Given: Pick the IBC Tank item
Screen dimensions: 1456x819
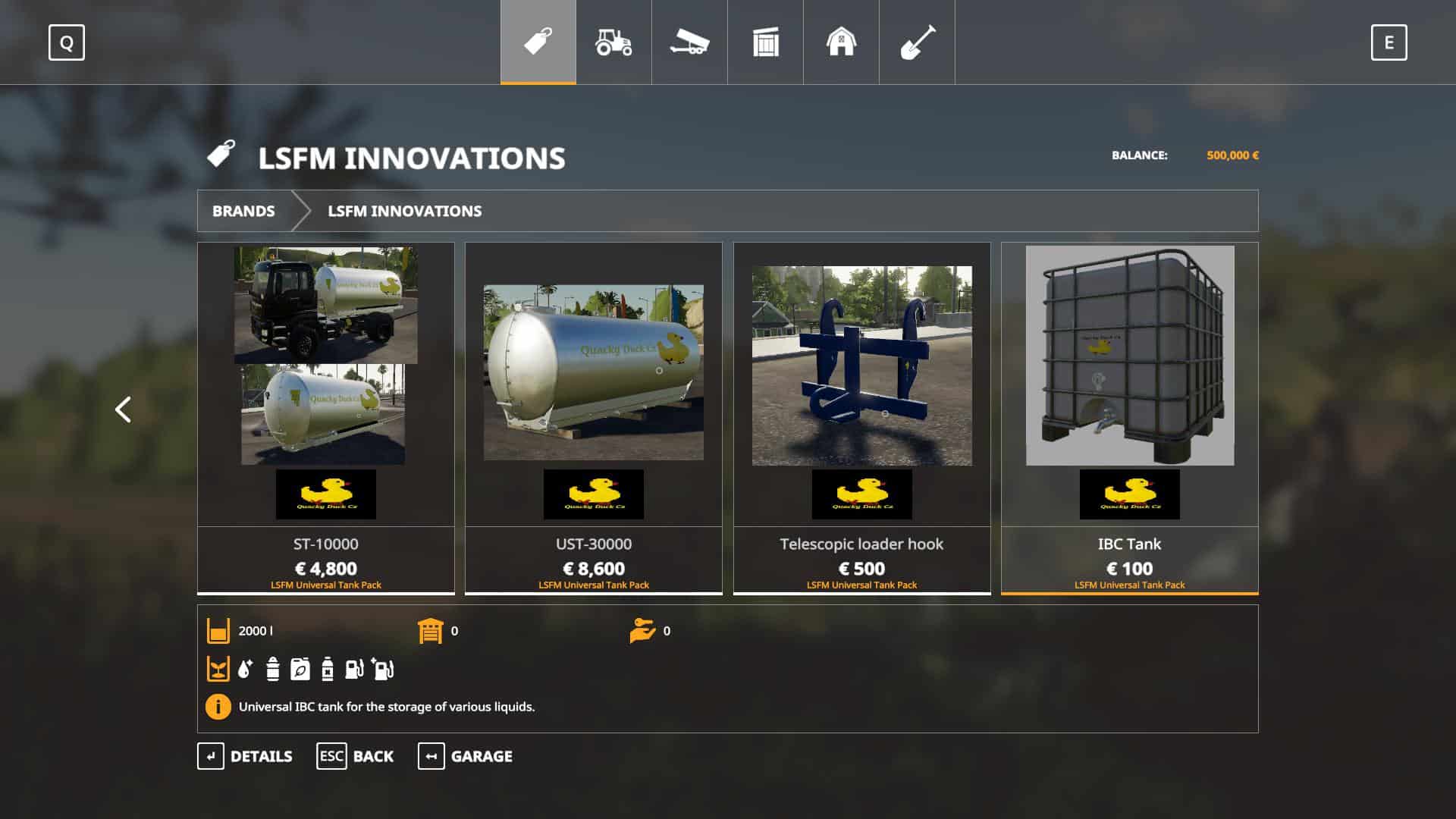Looking at the screenshot, I should (1129, 417).
